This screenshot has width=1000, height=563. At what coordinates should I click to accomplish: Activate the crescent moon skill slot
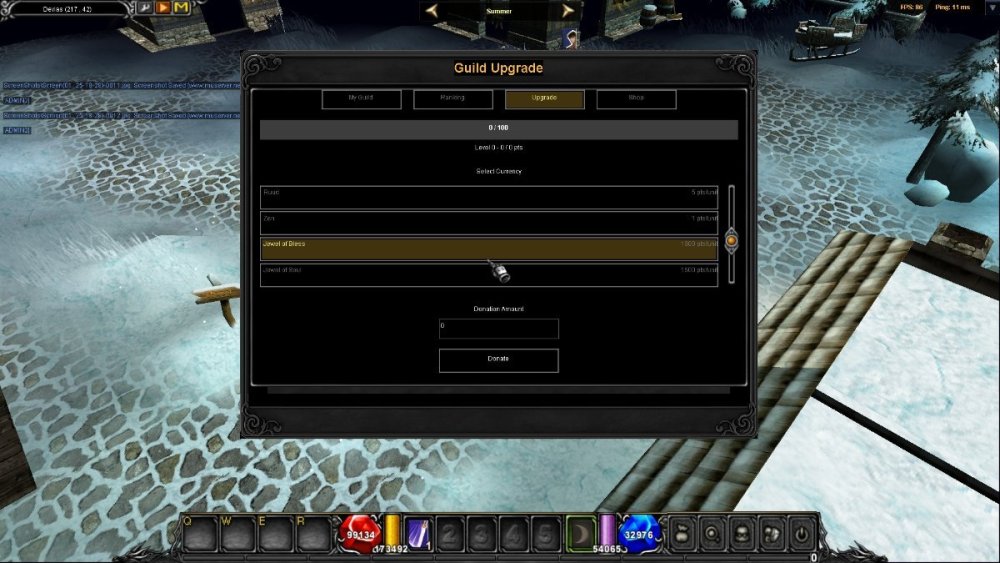[581, 533]
